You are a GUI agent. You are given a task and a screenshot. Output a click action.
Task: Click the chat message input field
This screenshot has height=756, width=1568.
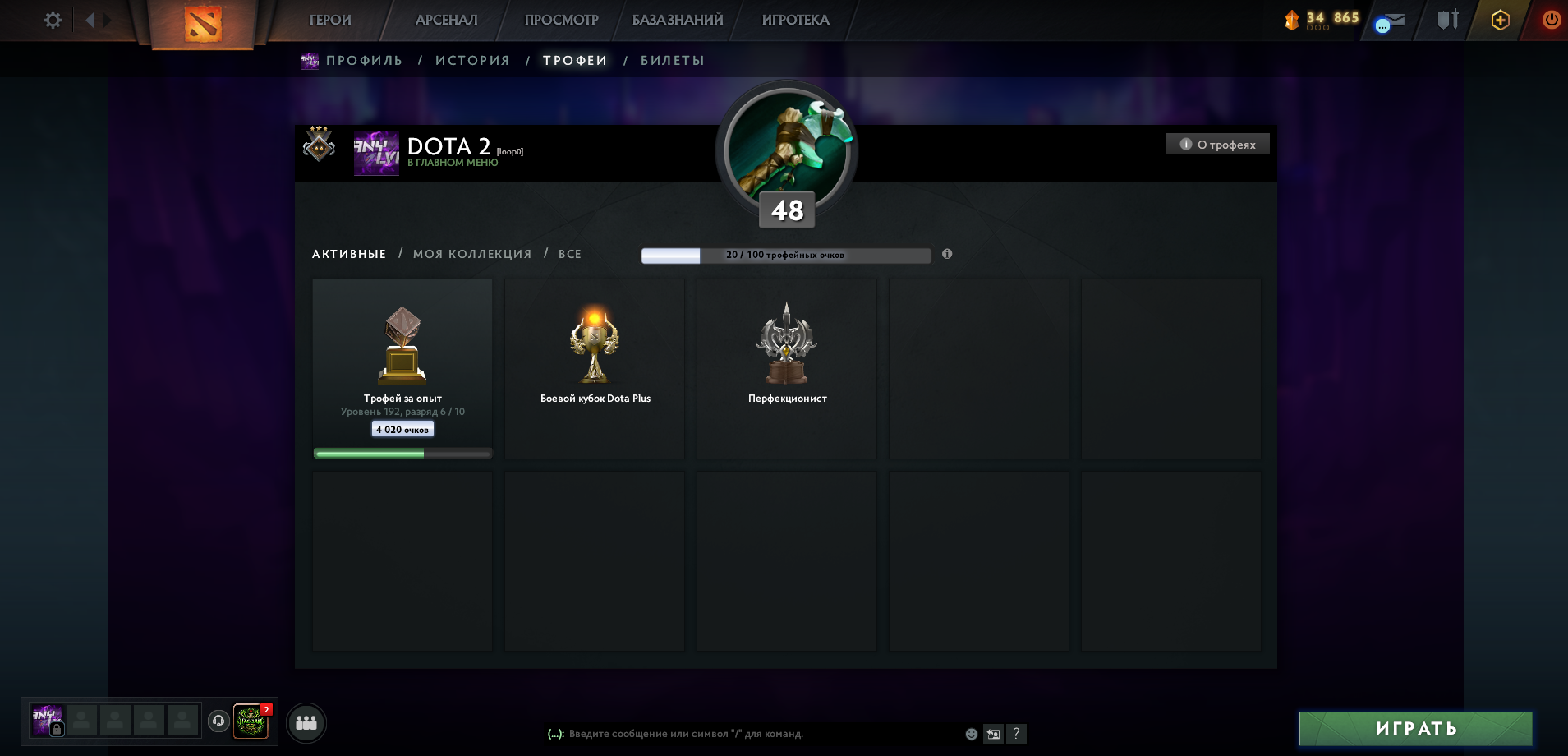click(739, 734)
